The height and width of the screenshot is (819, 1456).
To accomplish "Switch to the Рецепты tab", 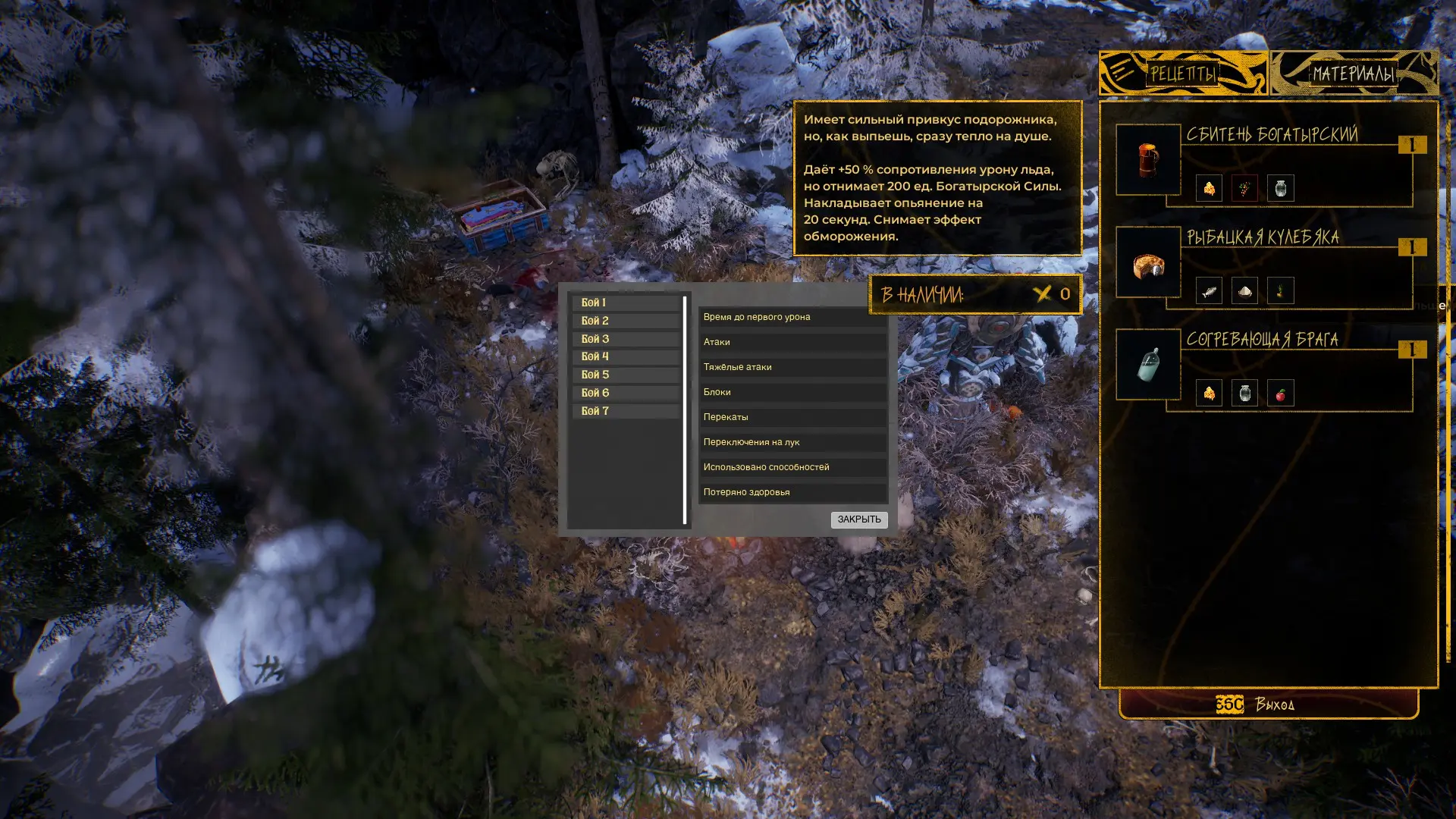I will click(x=1182, y=74).
